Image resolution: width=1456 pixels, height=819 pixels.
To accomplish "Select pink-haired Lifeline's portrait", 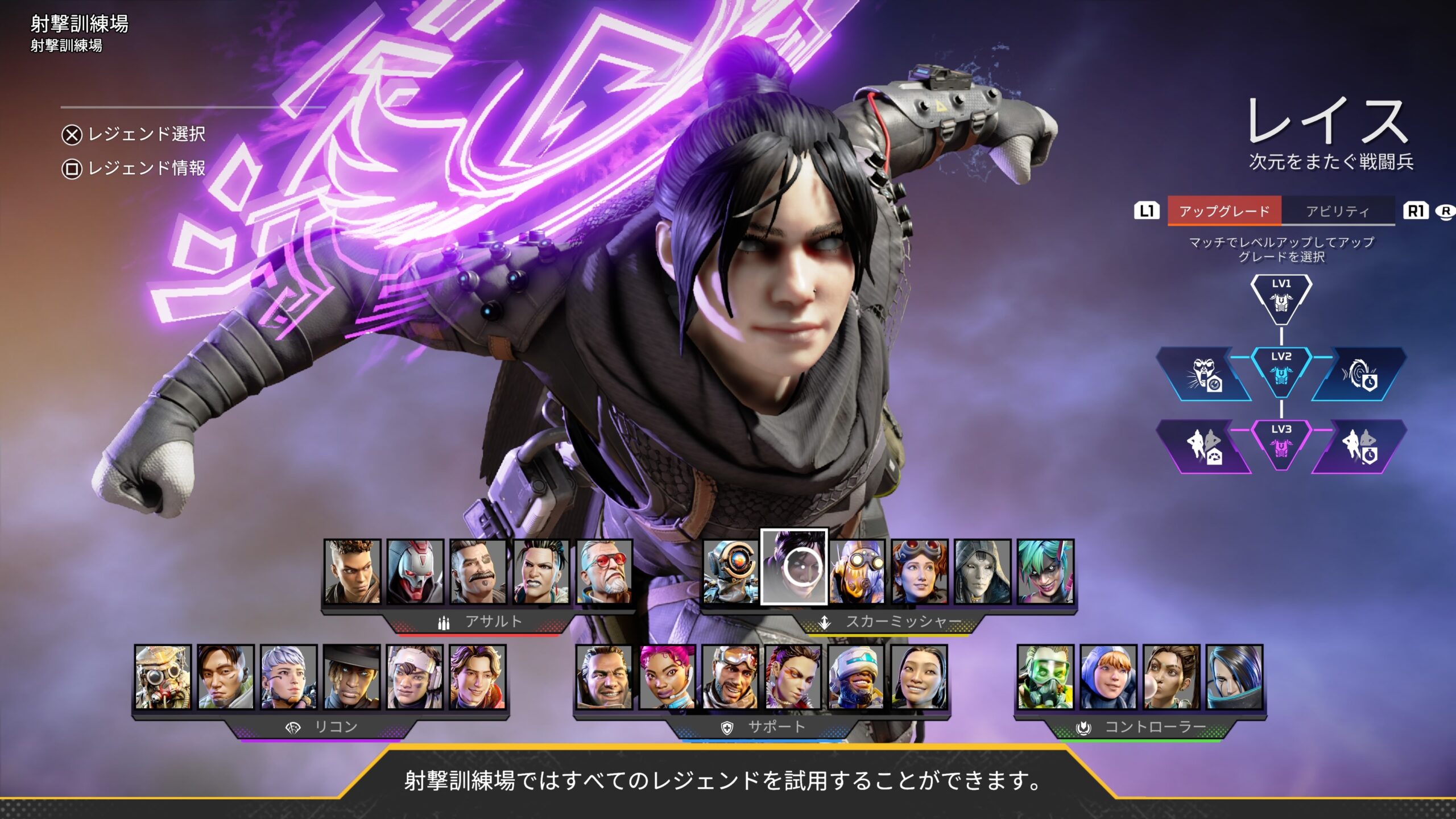I will (667, 677).
